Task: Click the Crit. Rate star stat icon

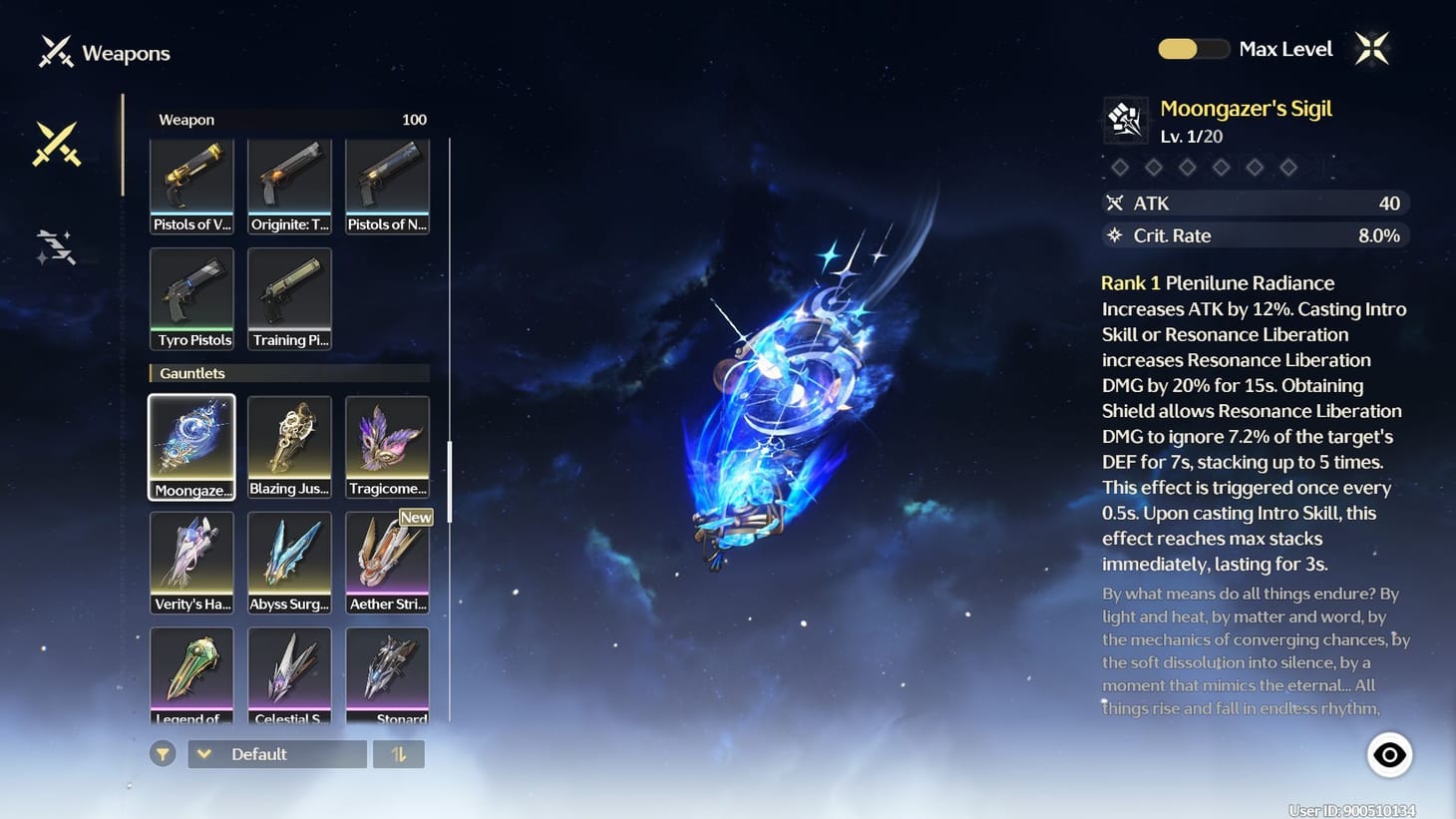Action: [1112, 235]
